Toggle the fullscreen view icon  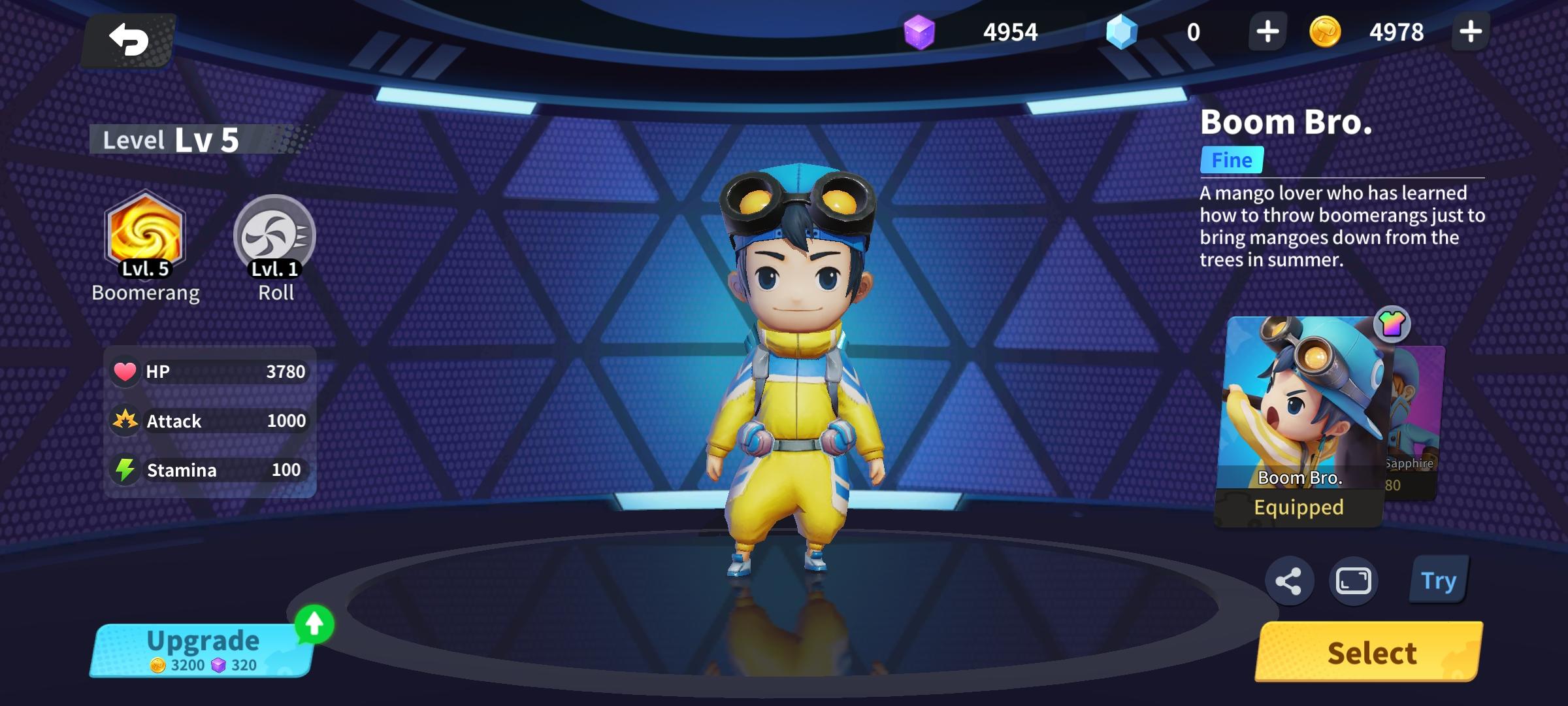click(1353, 580)
